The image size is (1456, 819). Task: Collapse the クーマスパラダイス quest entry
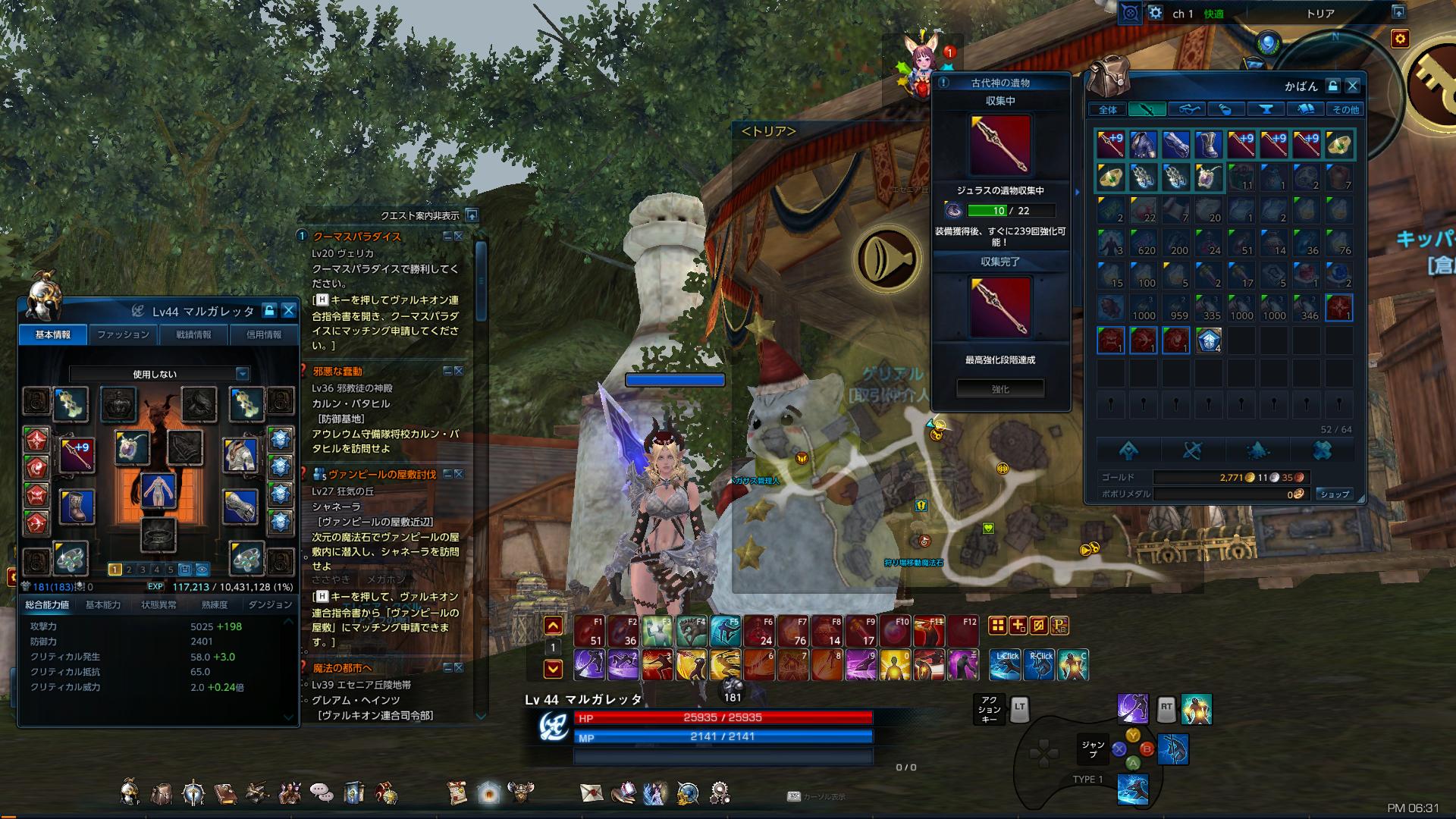point(447,236)
